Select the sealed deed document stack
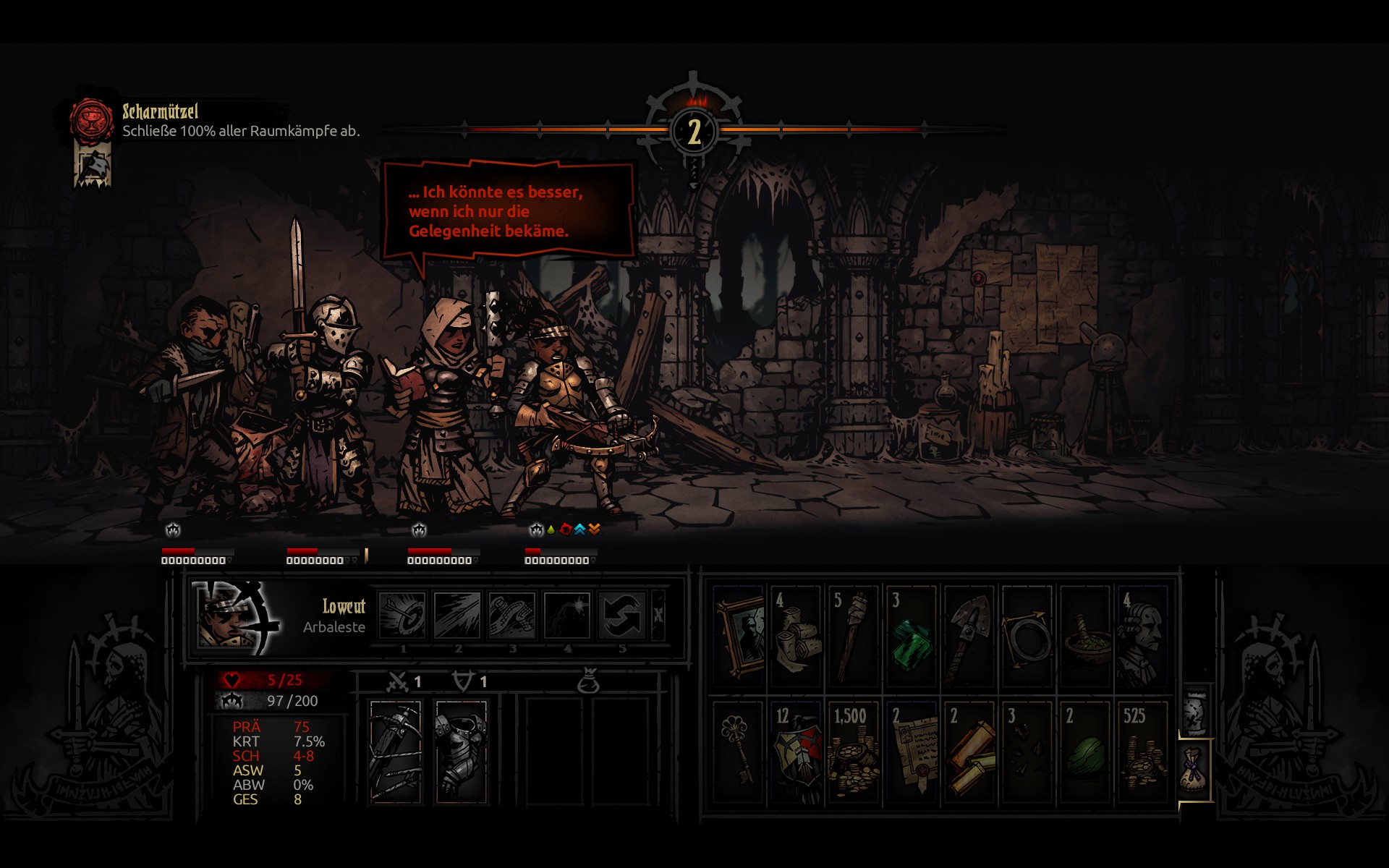The height and width of the screenshot is (868, 1389). click(x=912, y=751)
